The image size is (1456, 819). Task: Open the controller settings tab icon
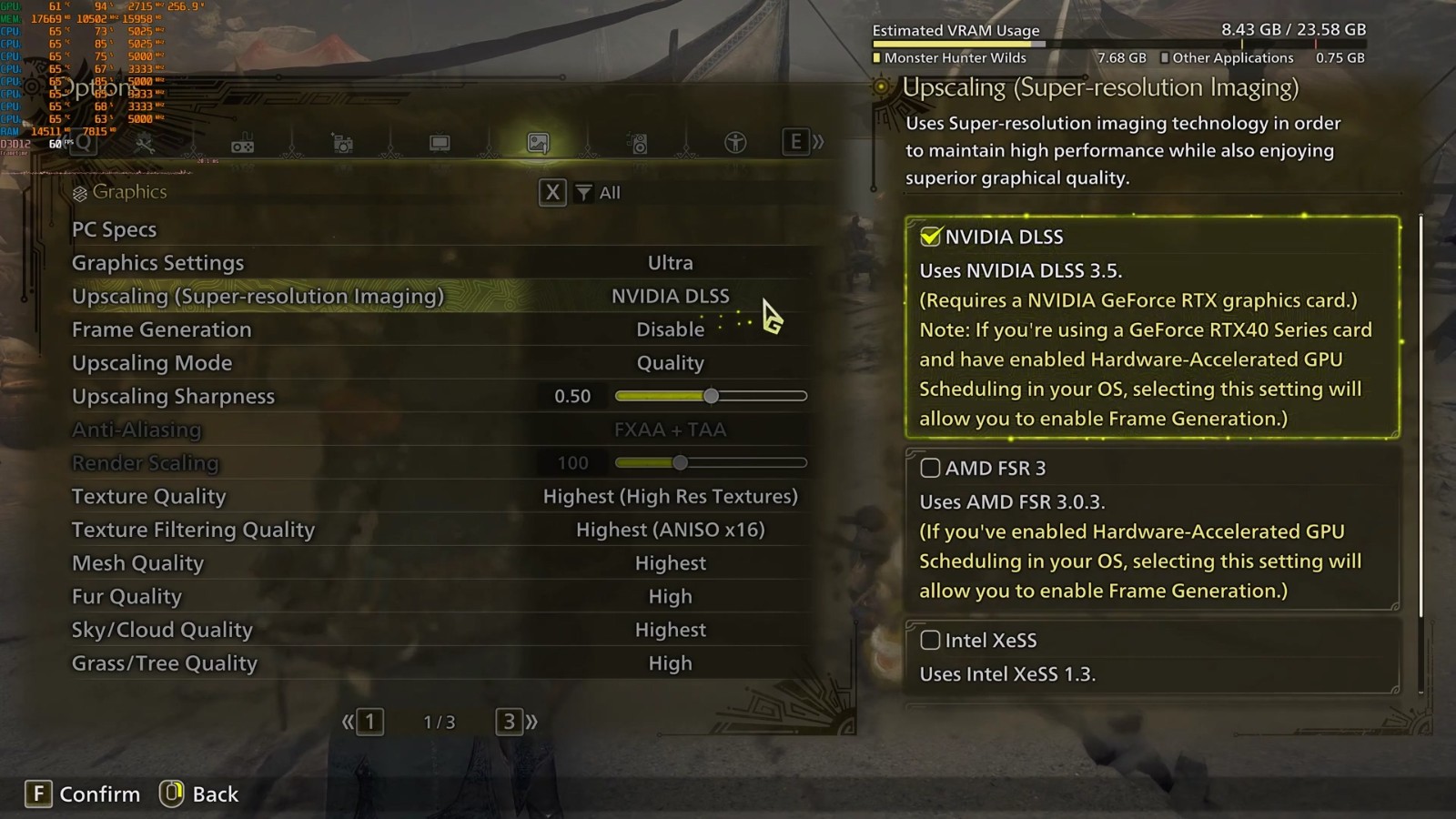click(243, 142)
